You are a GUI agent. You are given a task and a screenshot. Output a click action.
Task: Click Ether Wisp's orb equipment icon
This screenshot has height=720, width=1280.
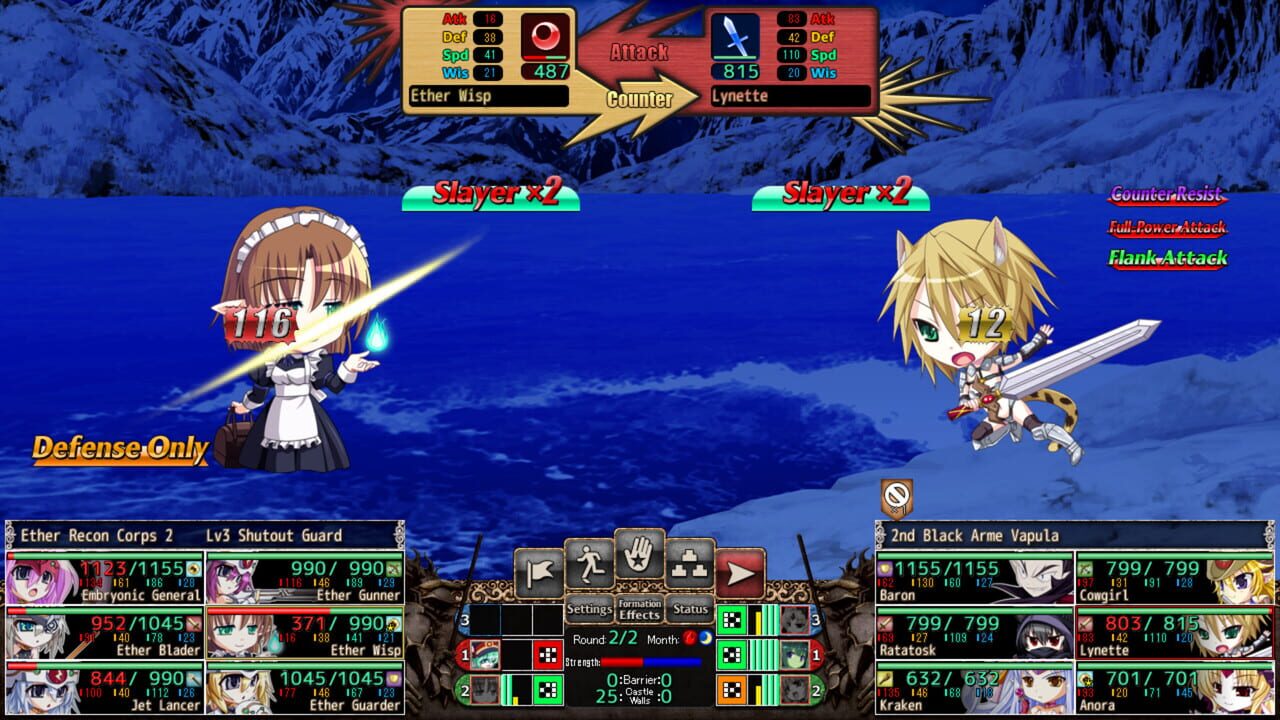click(x=393, y=624)
